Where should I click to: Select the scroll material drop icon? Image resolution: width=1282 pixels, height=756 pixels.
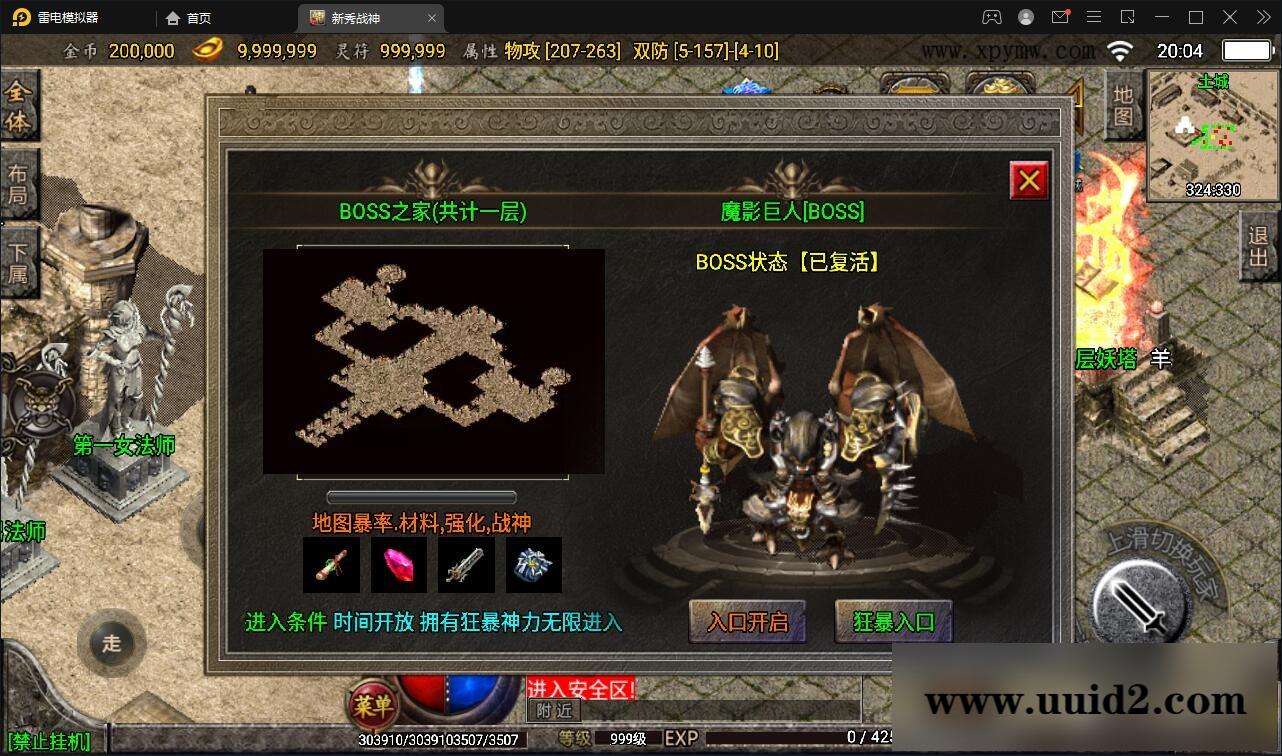pyautogui.click(x=331, y=564)
